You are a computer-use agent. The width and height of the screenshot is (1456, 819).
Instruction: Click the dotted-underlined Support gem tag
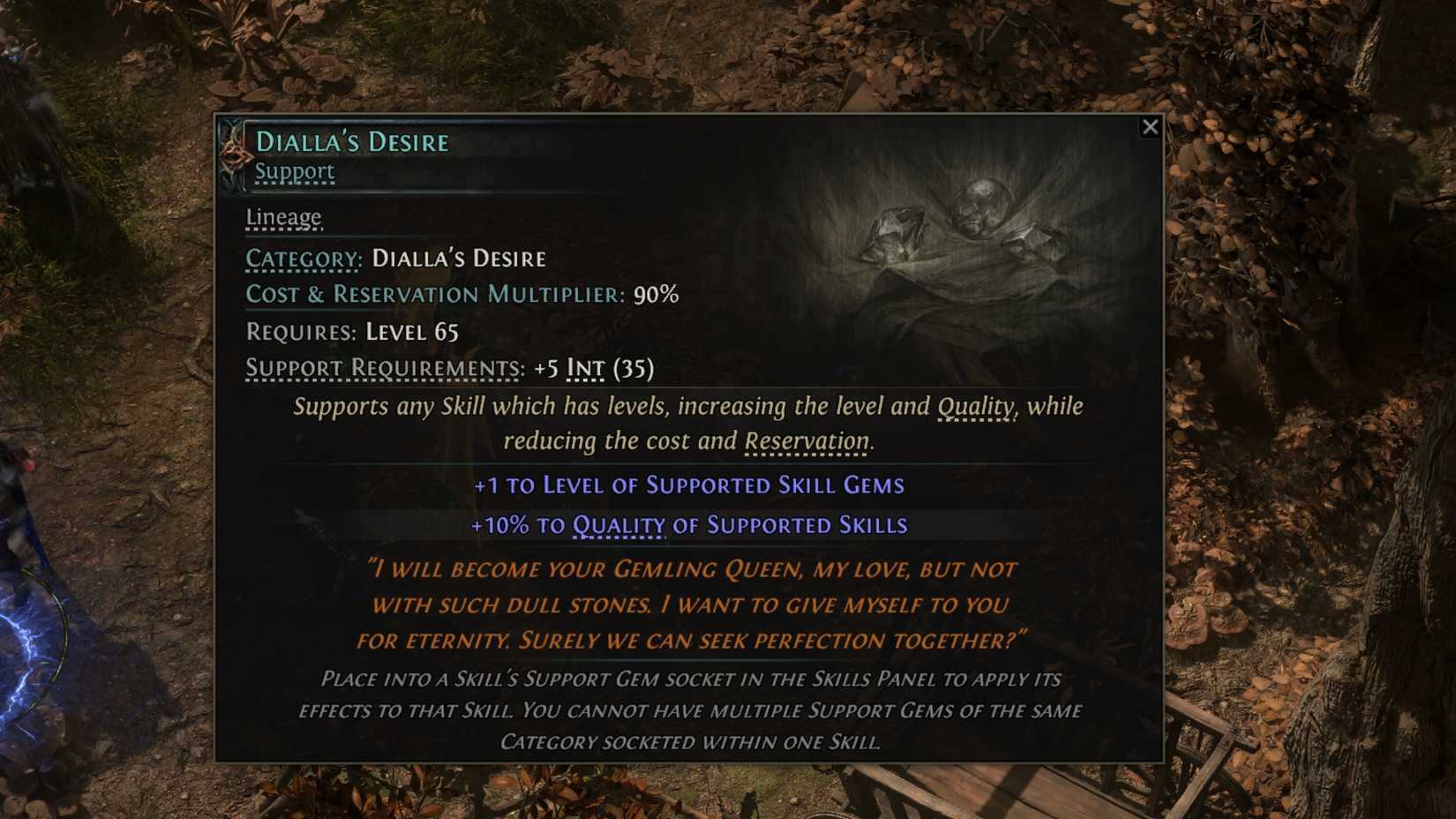[295, 173]
